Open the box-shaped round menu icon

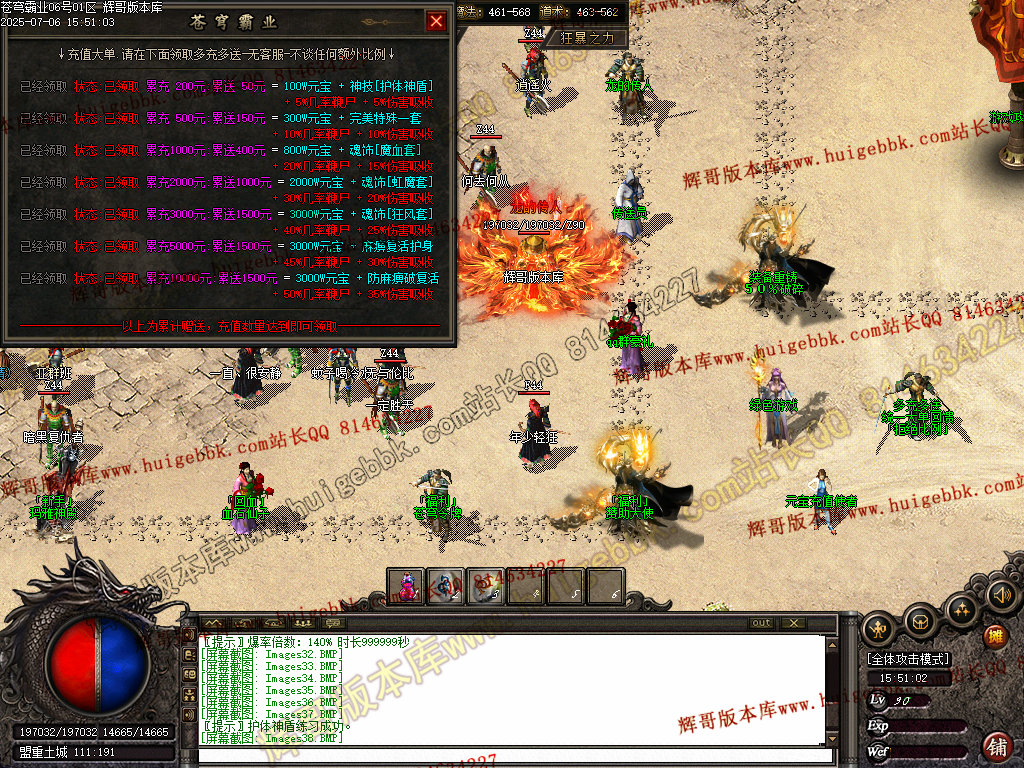[920, 622]
